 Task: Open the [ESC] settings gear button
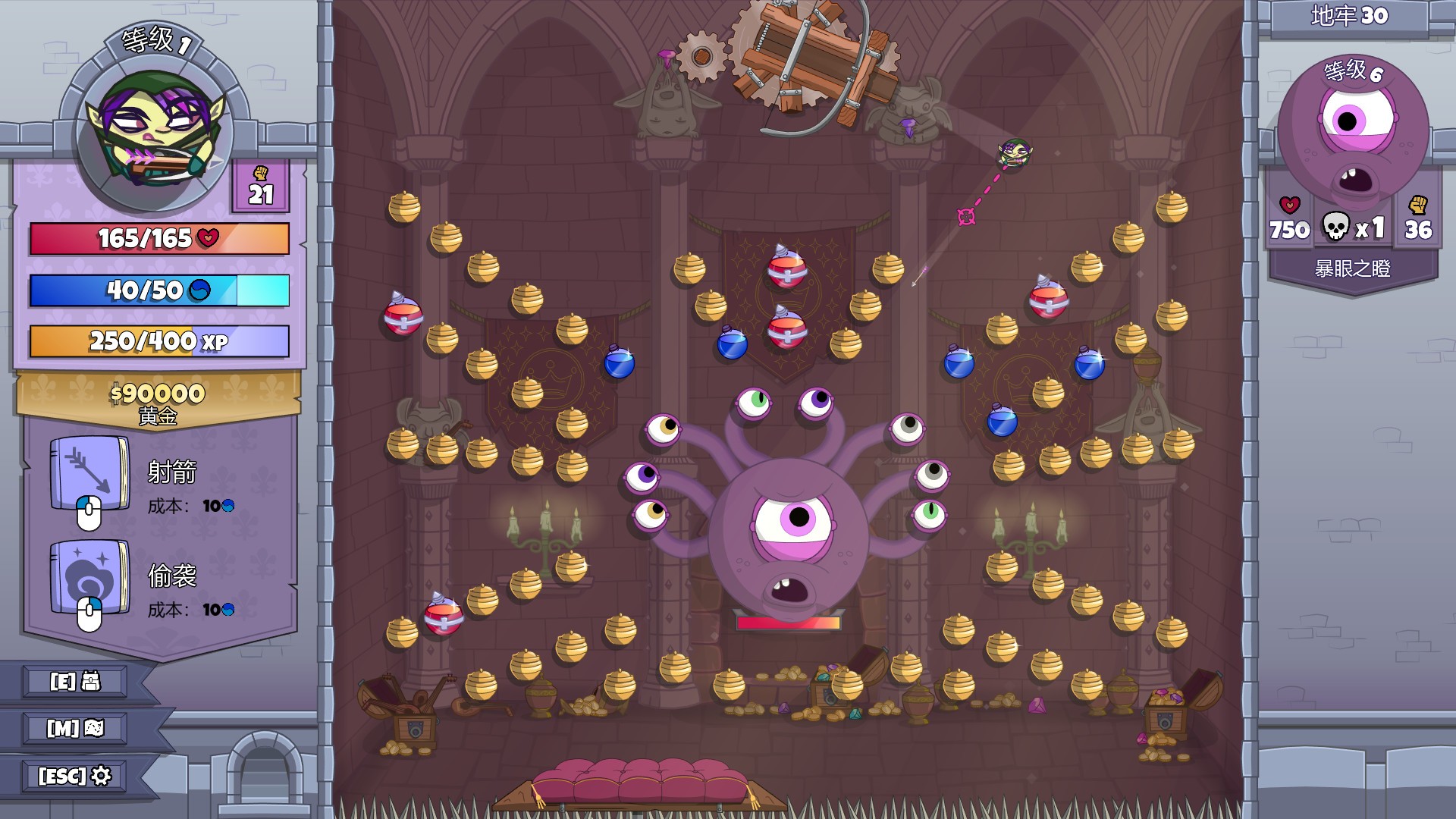pos(74,776)
